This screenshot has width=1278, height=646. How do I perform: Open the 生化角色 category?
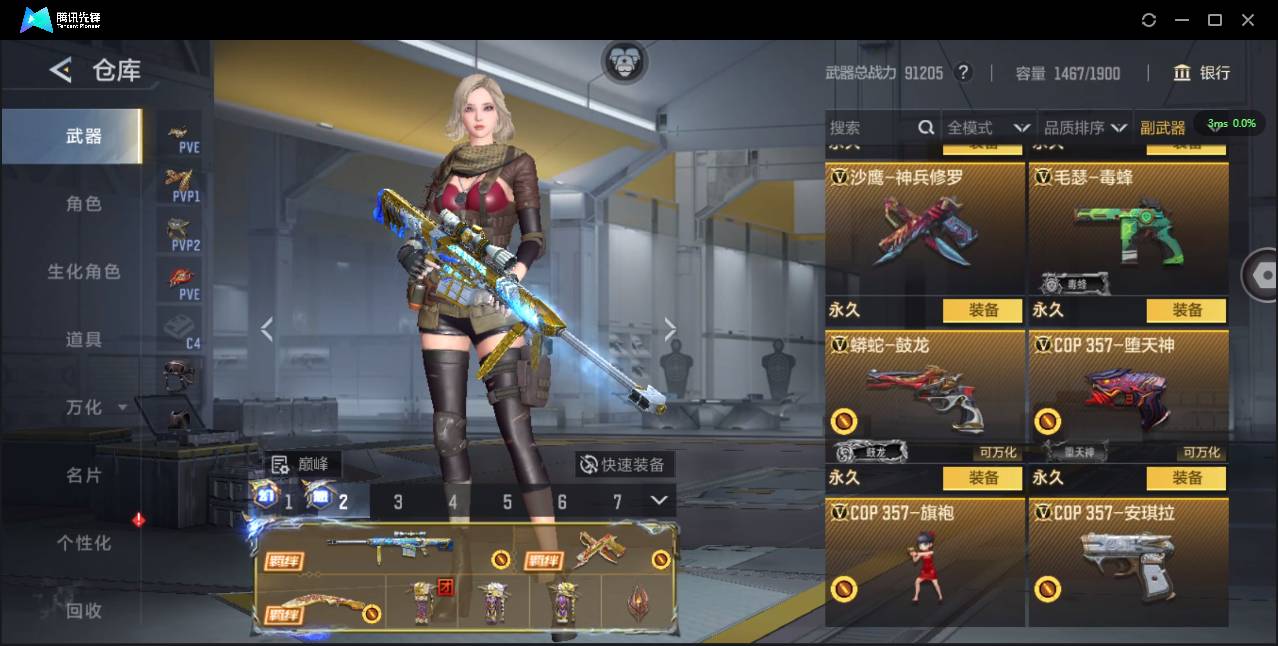click(84, 272)
